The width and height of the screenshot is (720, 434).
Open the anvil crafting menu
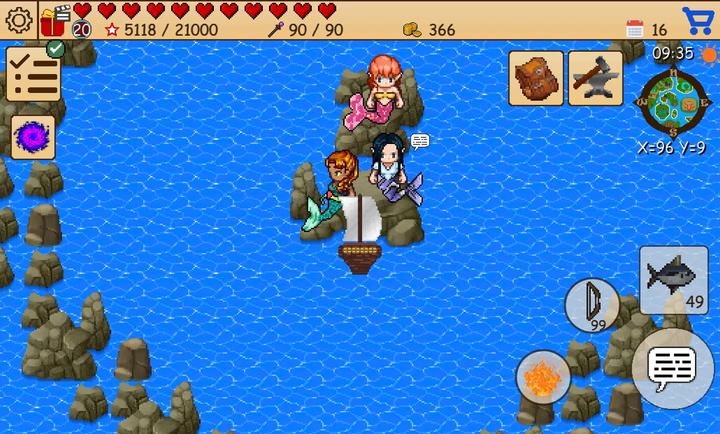[595, 78]
